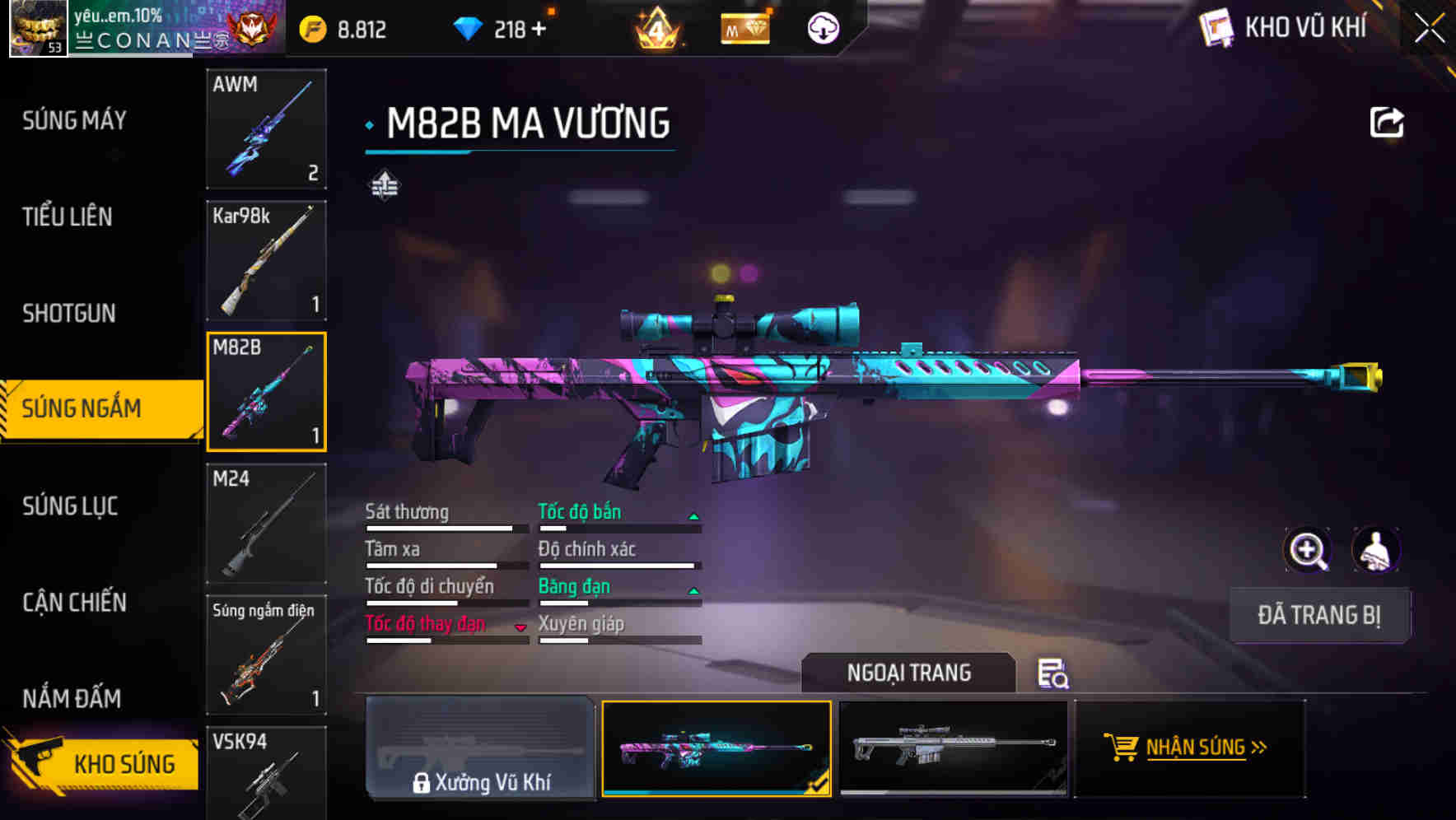The height and width of the screenshot is (820, 1456).
Task: Open the M diamond membership card icon
Action: tap(744, 27)
